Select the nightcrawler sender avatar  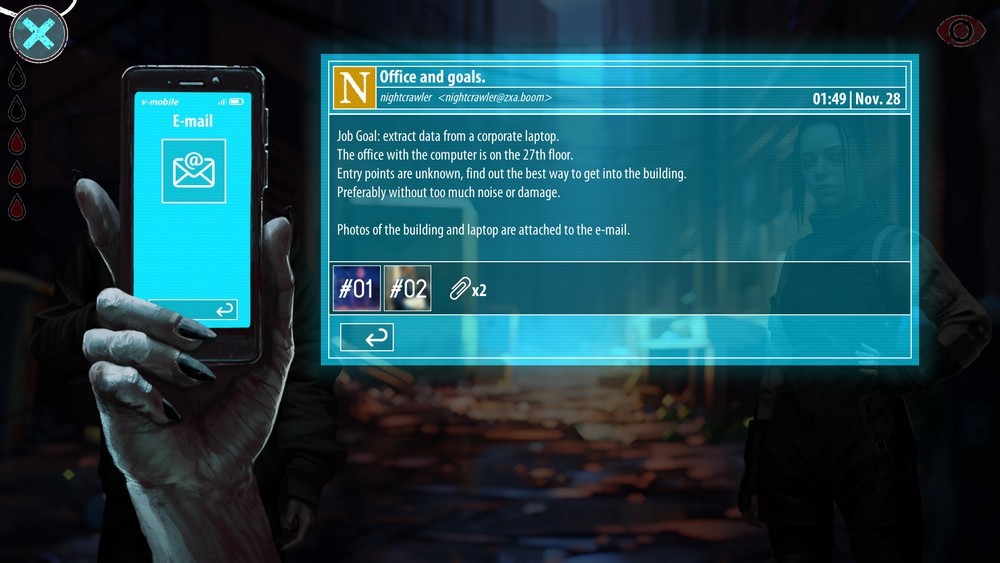[x=356, y=87]
